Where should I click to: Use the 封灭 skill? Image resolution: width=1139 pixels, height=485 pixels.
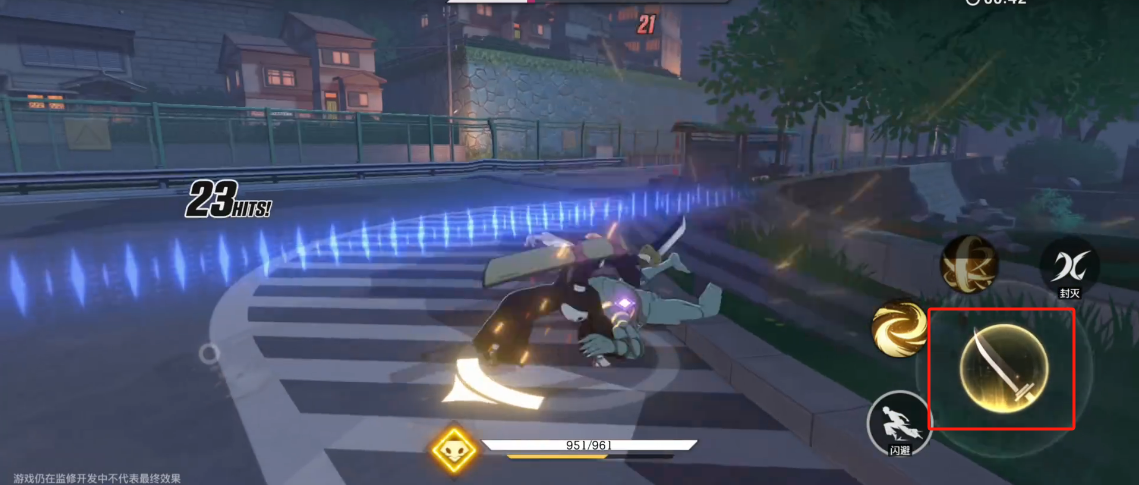1069,267
